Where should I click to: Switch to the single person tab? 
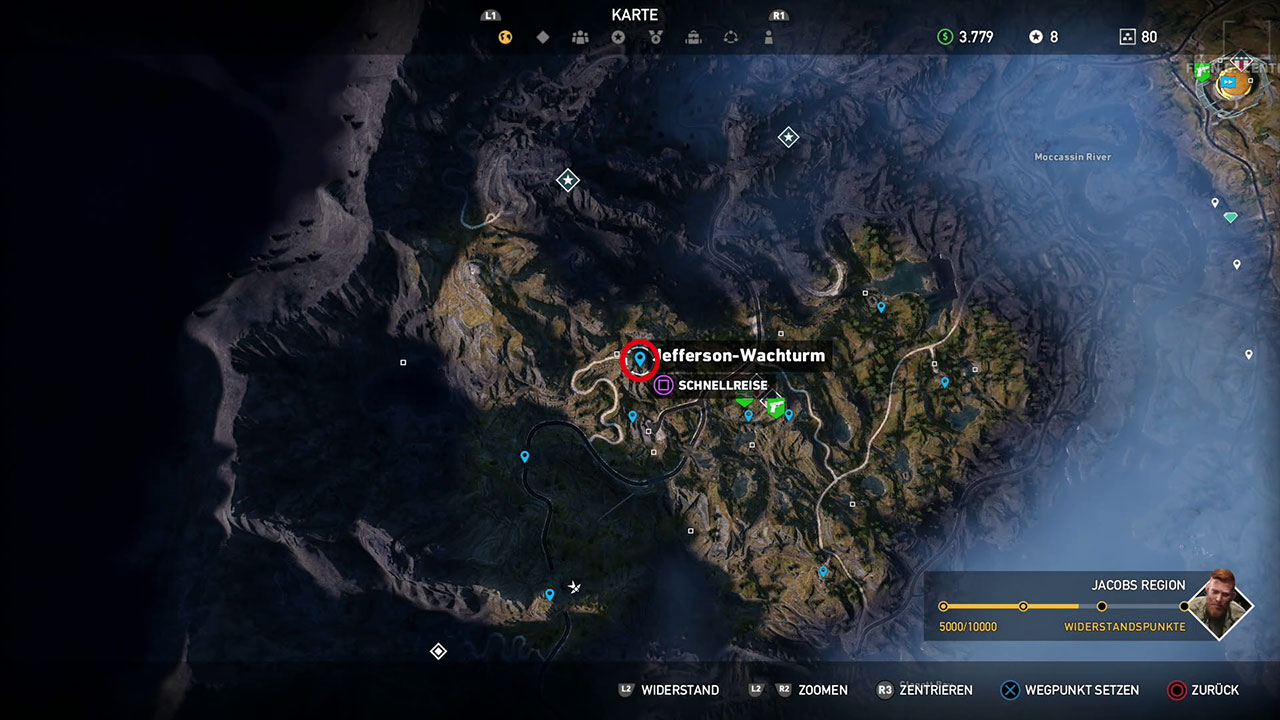pyautogui.click(x=768, y=38)
